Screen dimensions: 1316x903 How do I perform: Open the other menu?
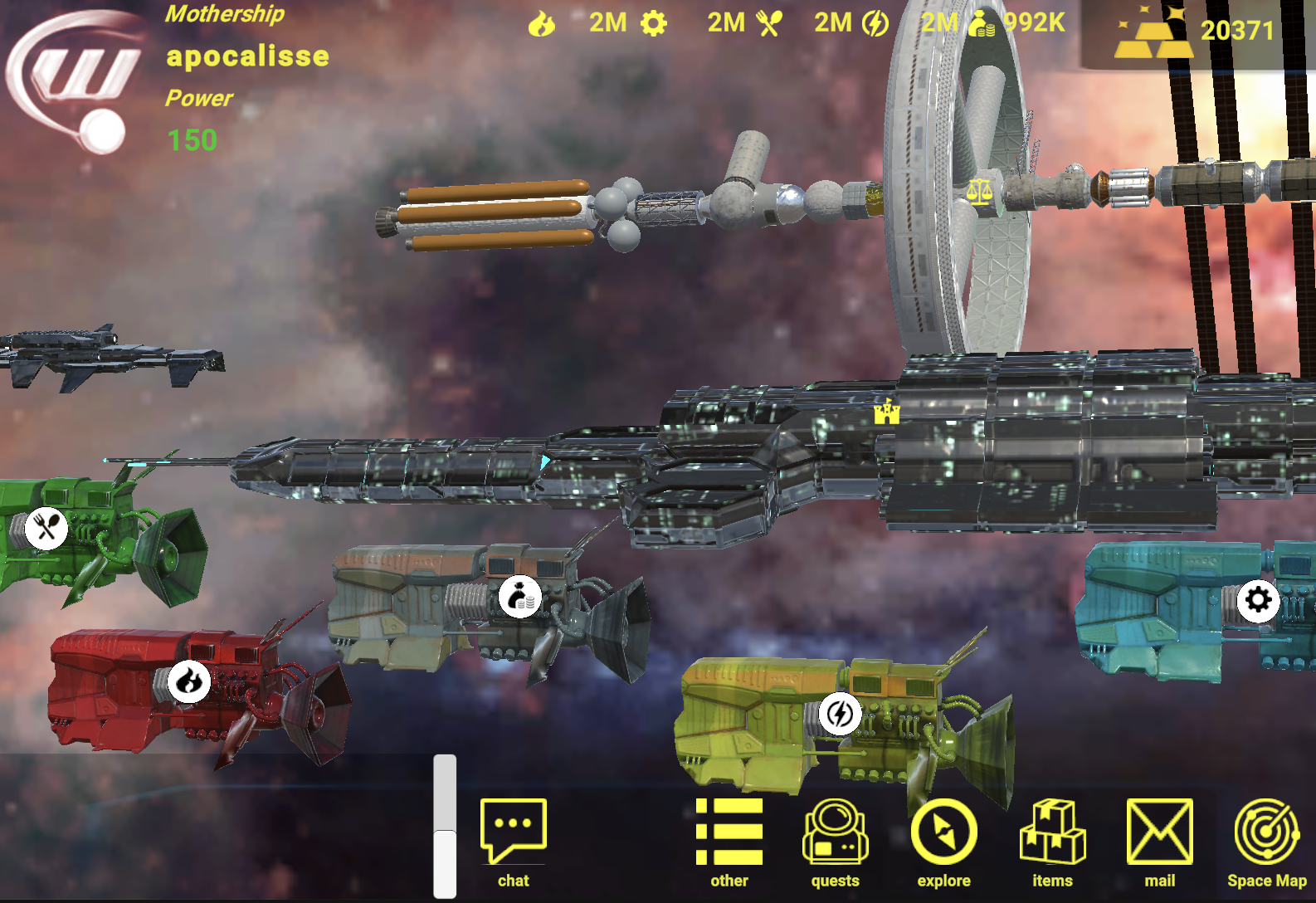tap(729, 841)
